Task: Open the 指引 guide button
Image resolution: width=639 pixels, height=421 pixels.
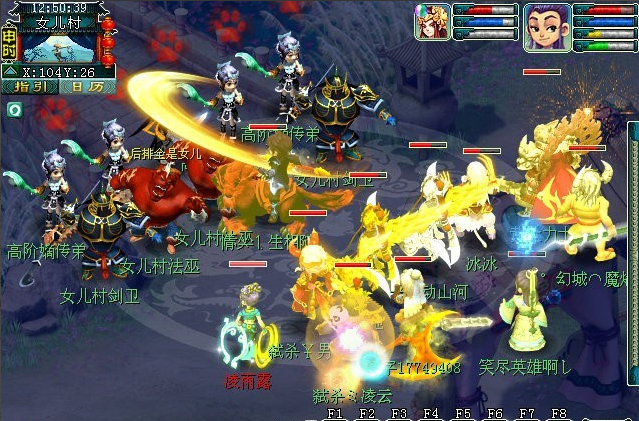Action: click(x=29, y=86)
